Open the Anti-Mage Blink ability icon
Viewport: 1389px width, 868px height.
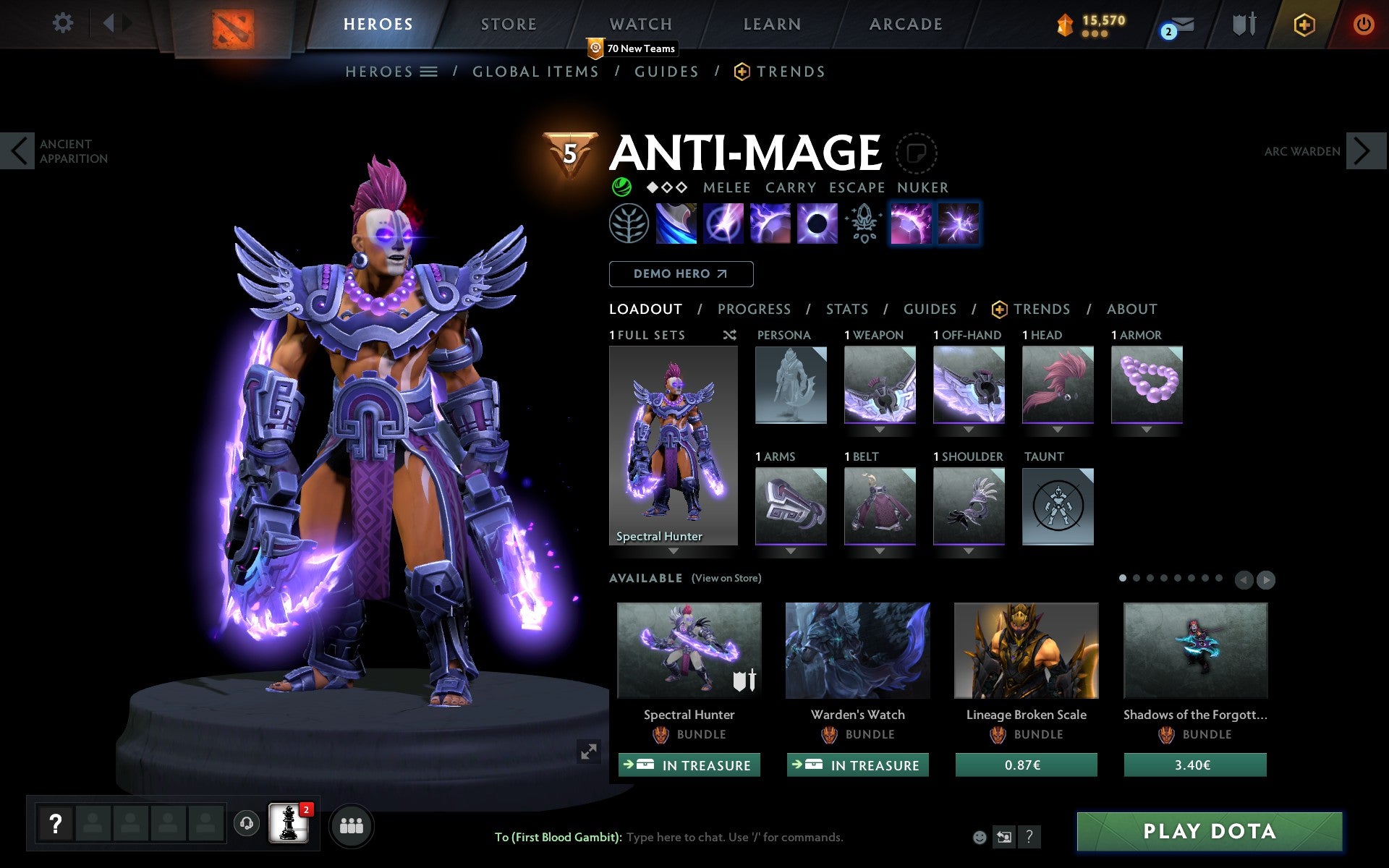(723, 223)
